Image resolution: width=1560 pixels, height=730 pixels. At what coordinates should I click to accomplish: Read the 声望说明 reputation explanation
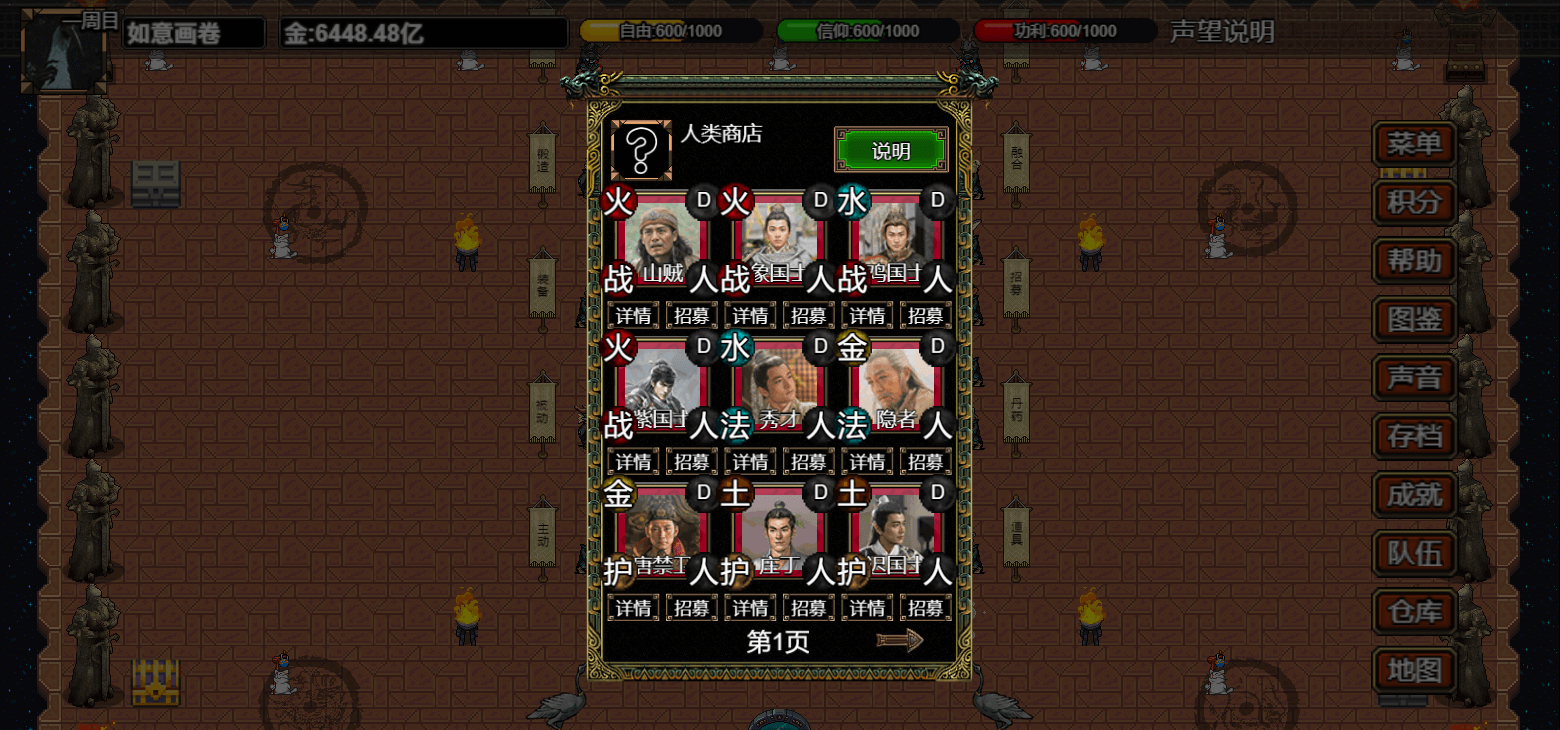(x=1222, y=32)
